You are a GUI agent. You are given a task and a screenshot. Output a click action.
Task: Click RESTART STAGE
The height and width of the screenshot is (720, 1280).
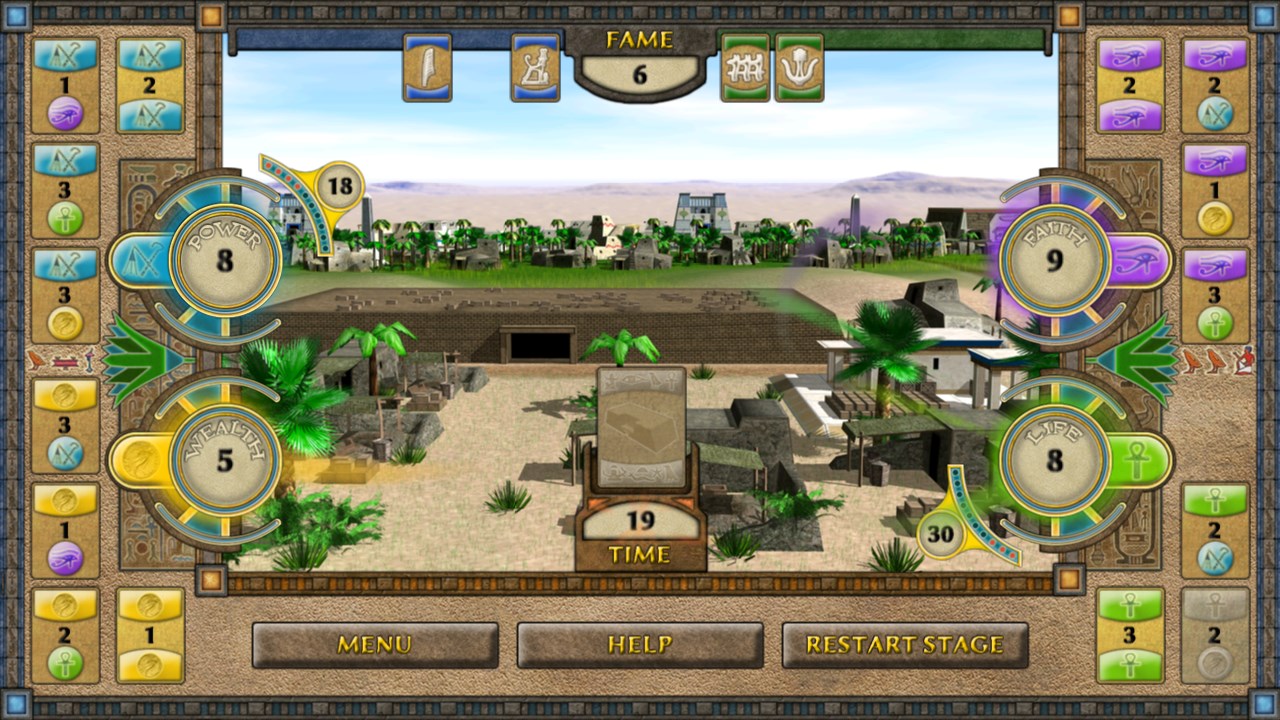click(x=905, y=645)
